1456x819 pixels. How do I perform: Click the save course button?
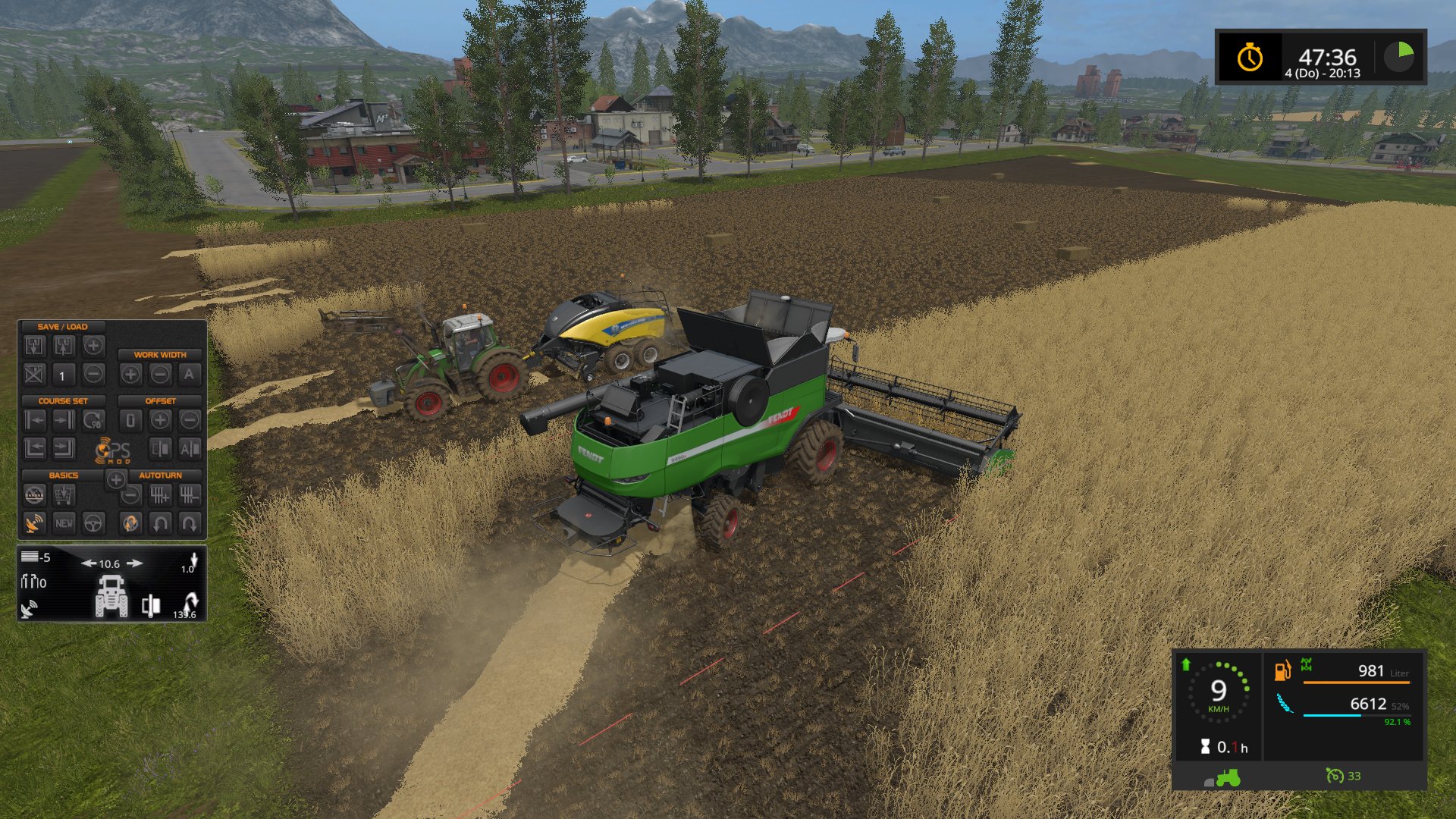coord(34,347)
